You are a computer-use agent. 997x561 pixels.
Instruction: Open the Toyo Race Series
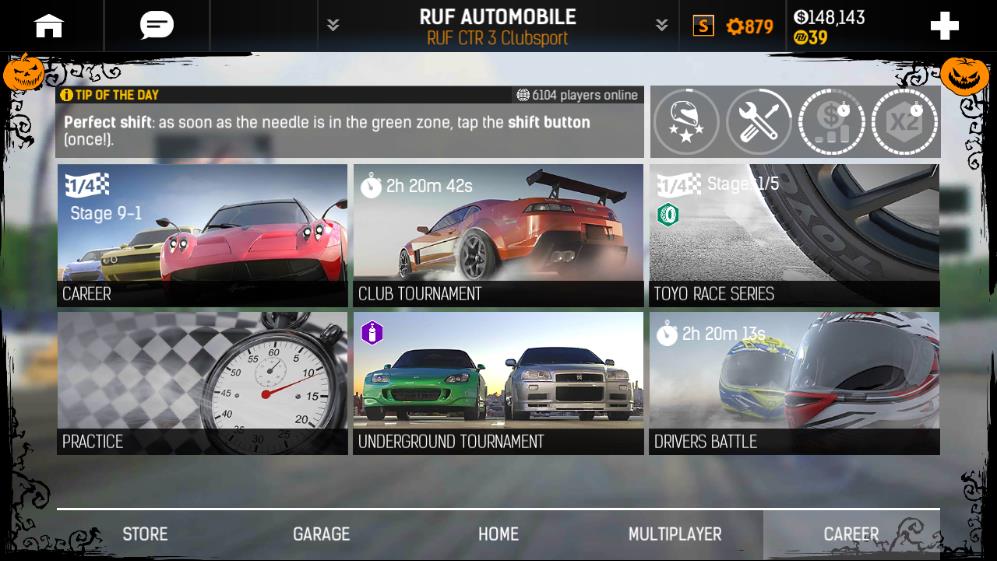pyautogui.click(x=794, y=236)
